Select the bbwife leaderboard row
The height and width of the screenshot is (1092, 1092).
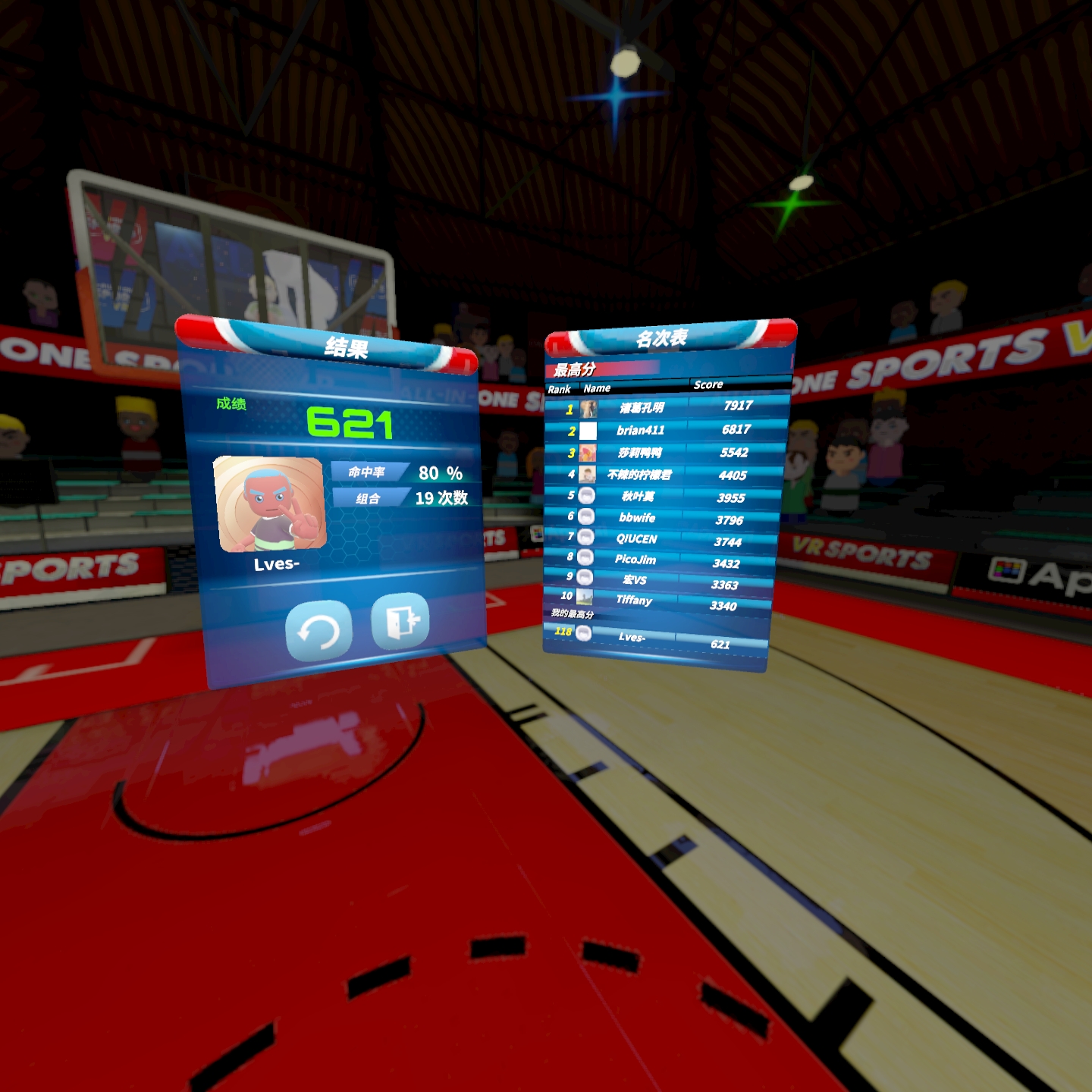pyautogui.click(x=660, y=516)
